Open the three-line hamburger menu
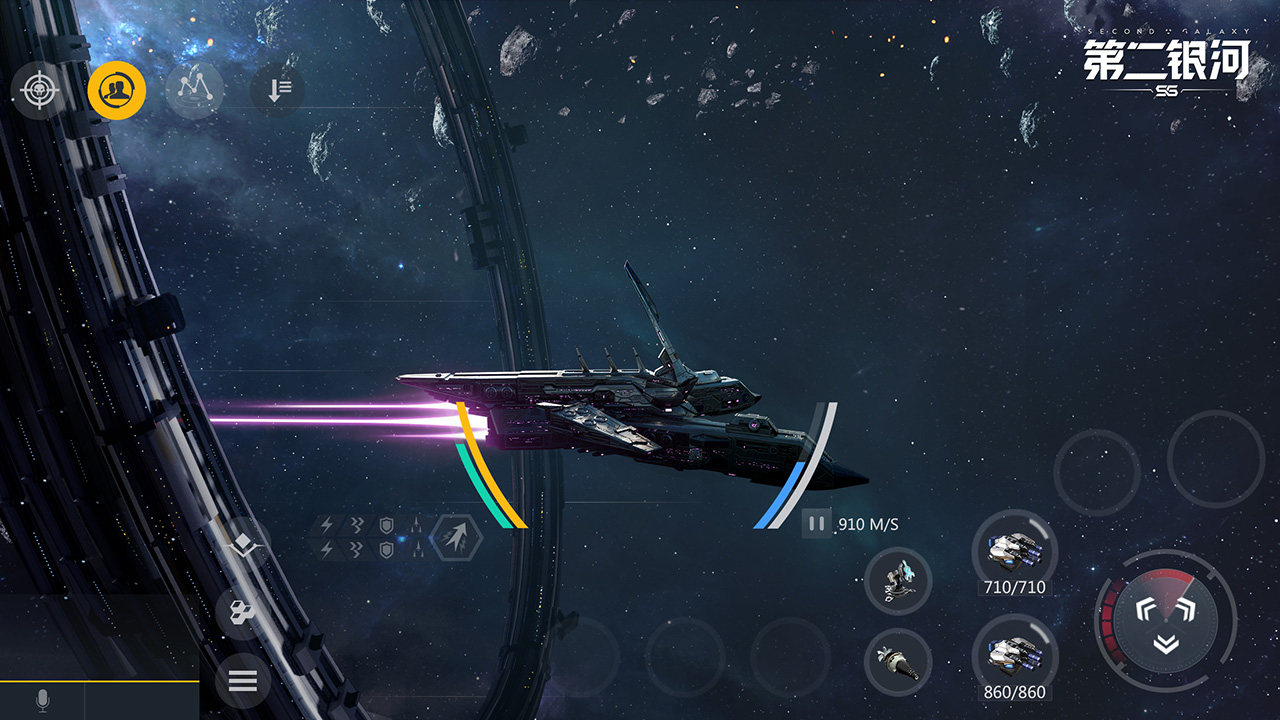This screenshot has width=1280, height=720. [243, 681]
